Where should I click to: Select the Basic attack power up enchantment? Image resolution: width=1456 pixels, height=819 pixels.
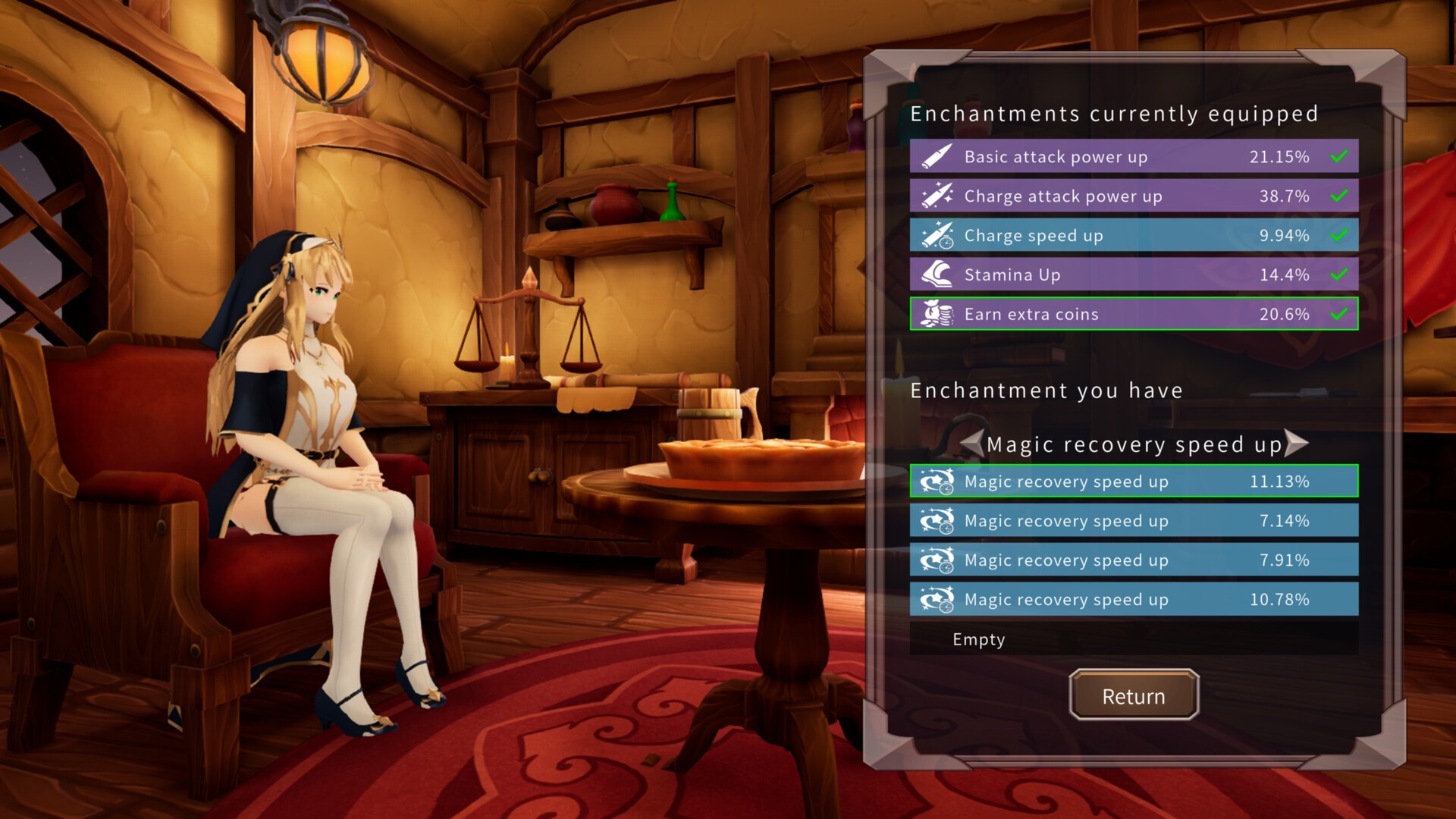pyautogui.click(x=1133, y=157)
